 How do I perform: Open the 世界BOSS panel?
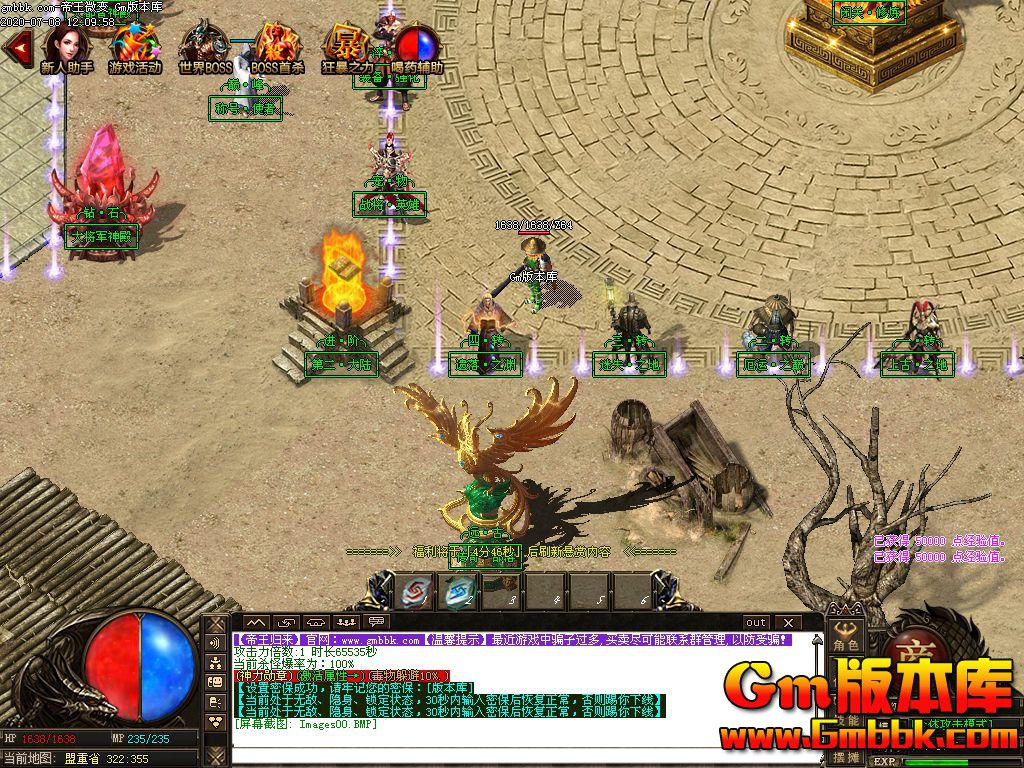(205, 47)
